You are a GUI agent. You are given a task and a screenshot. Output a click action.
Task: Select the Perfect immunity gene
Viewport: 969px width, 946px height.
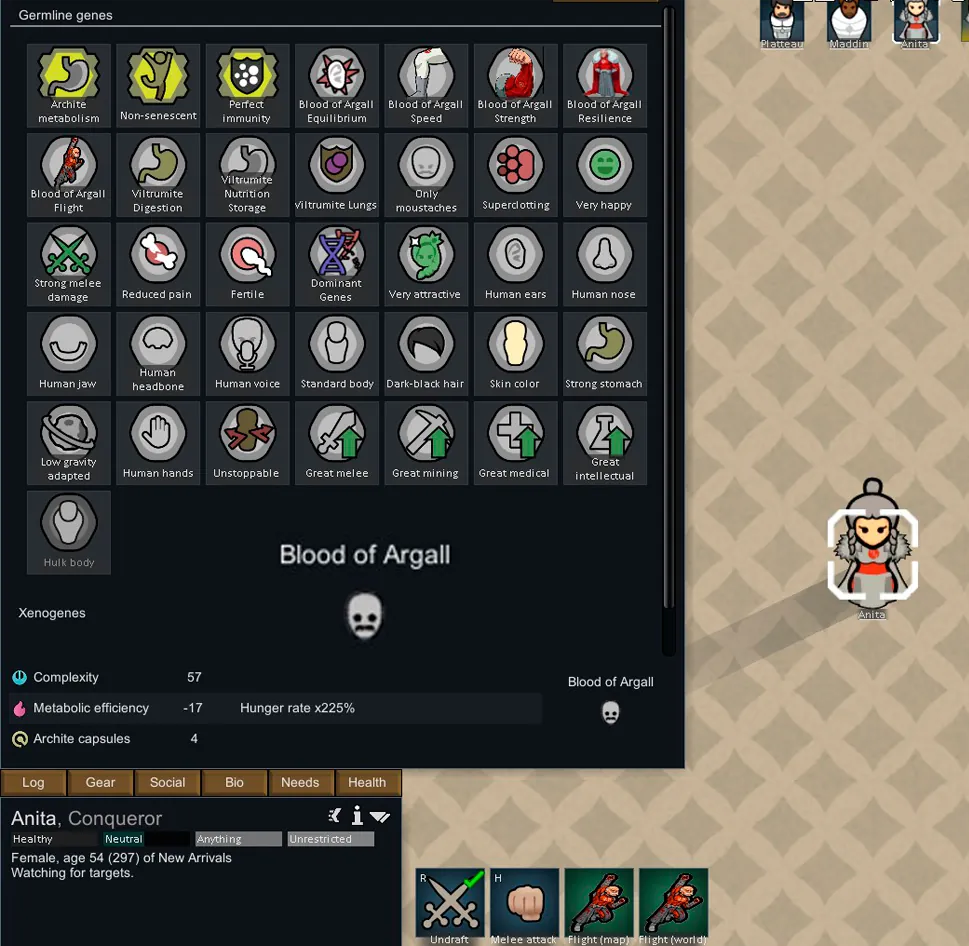click(x=247, y=85)
